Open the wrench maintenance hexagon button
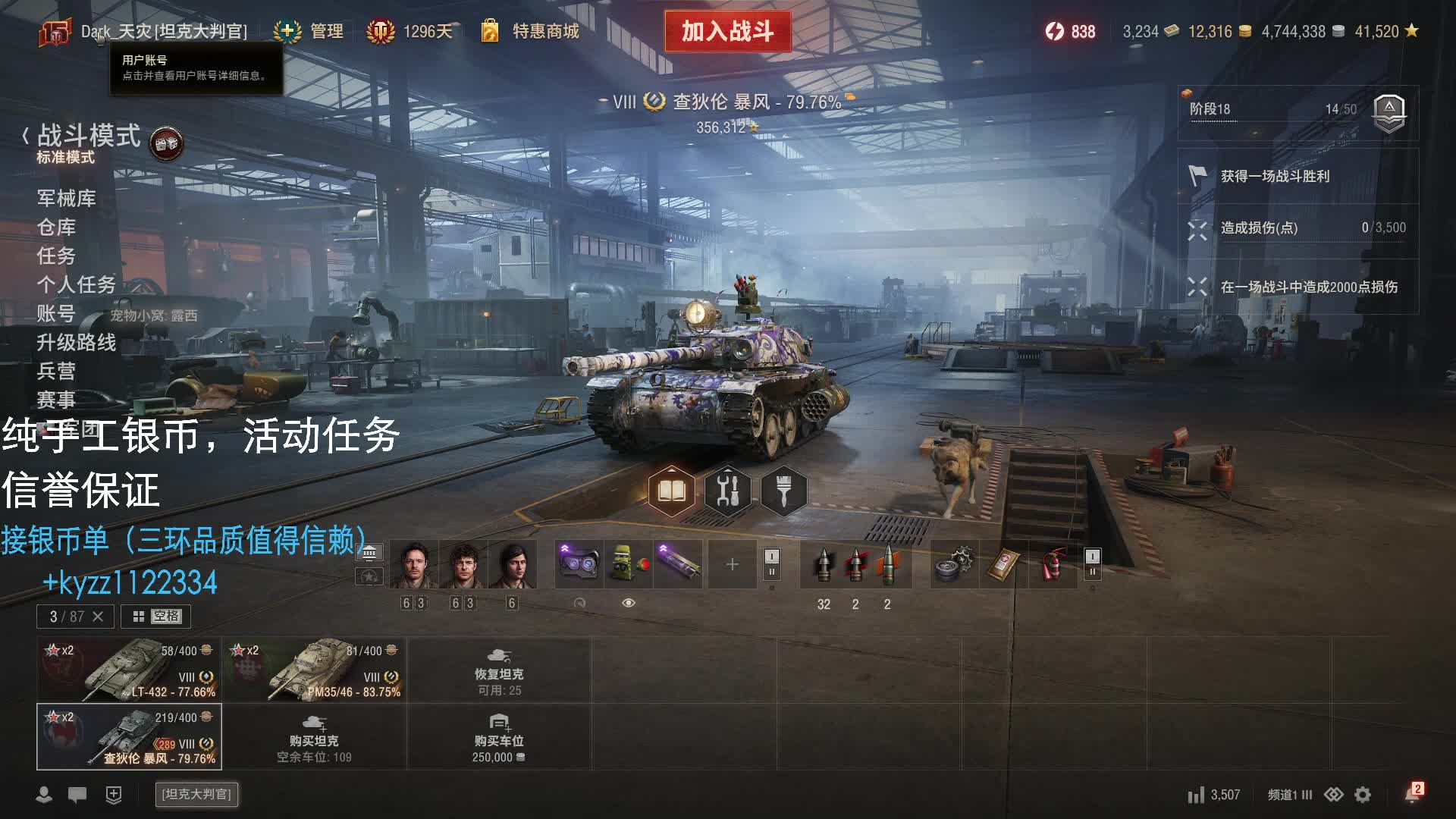 pyautogui.click(x=728, y=491)
